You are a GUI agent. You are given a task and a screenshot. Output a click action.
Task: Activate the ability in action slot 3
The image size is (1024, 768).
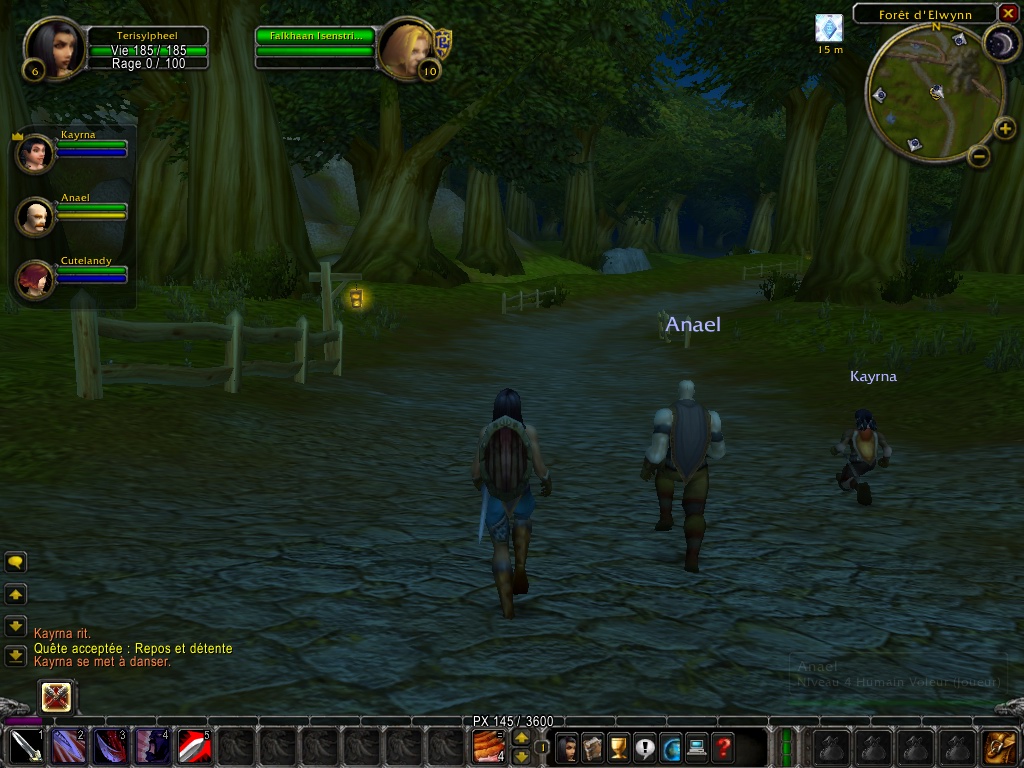tap(108, 747)
